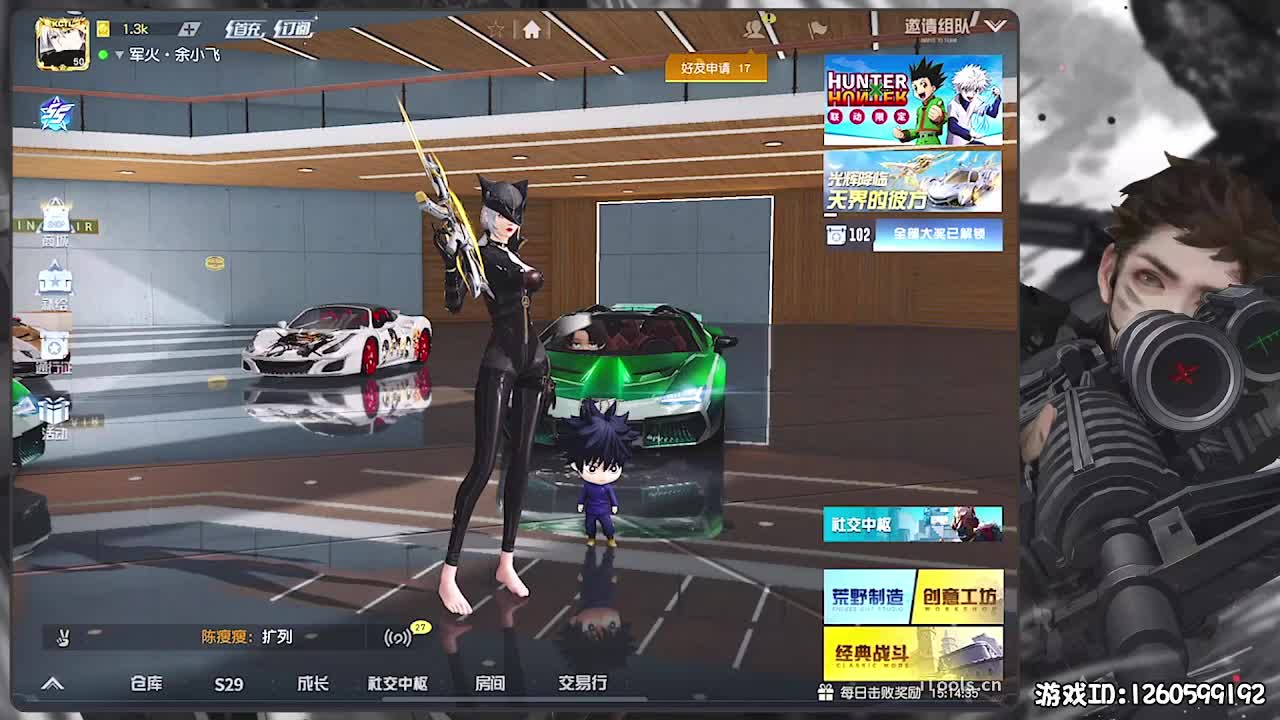Image resolution: width=1280 pixels, height=720 pixels.
Task: Click the plus icon next to the 1.3k currency
Action: [190, 29]
